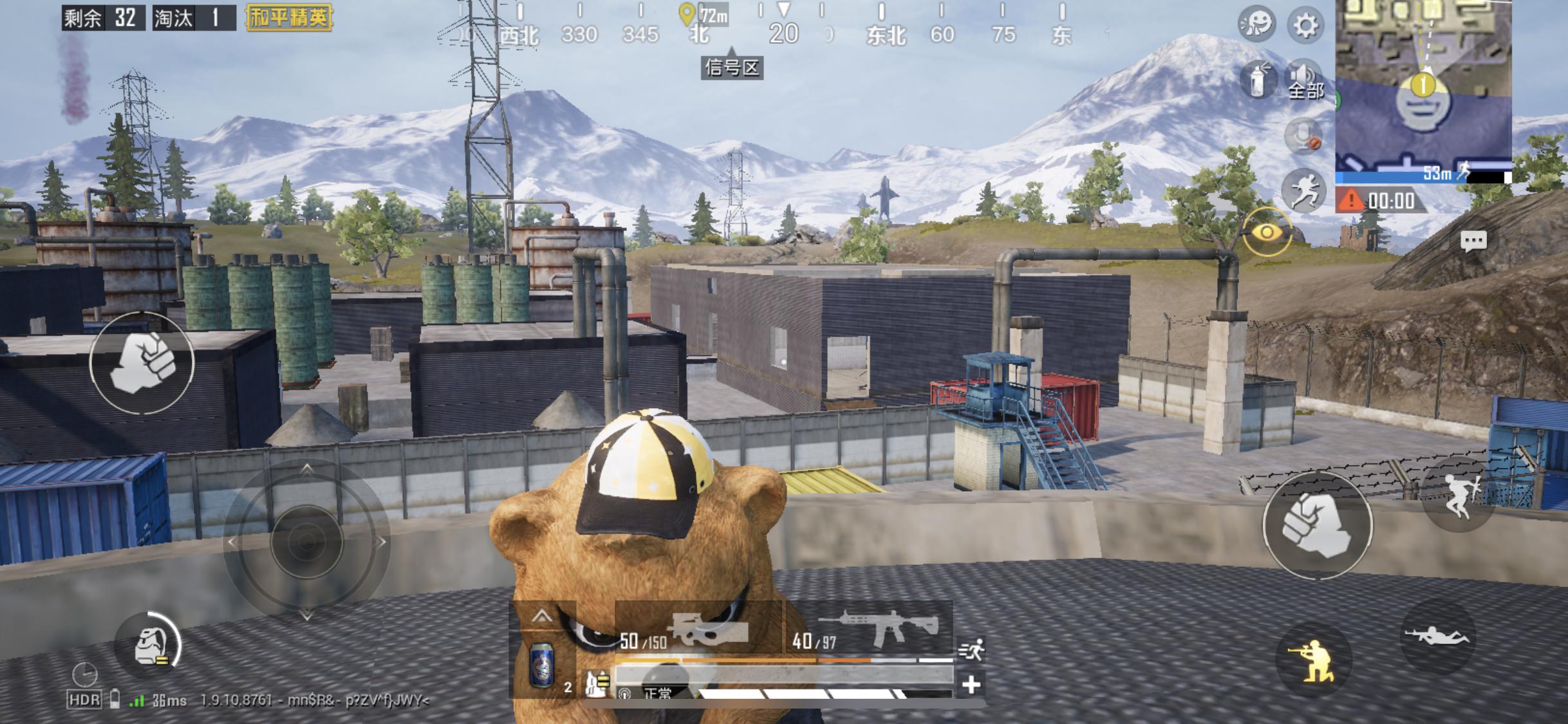Image resolution: width=1568 pixels, height=724 pixels.
Task: Use the energy drink can
Action: coord(541,664)
